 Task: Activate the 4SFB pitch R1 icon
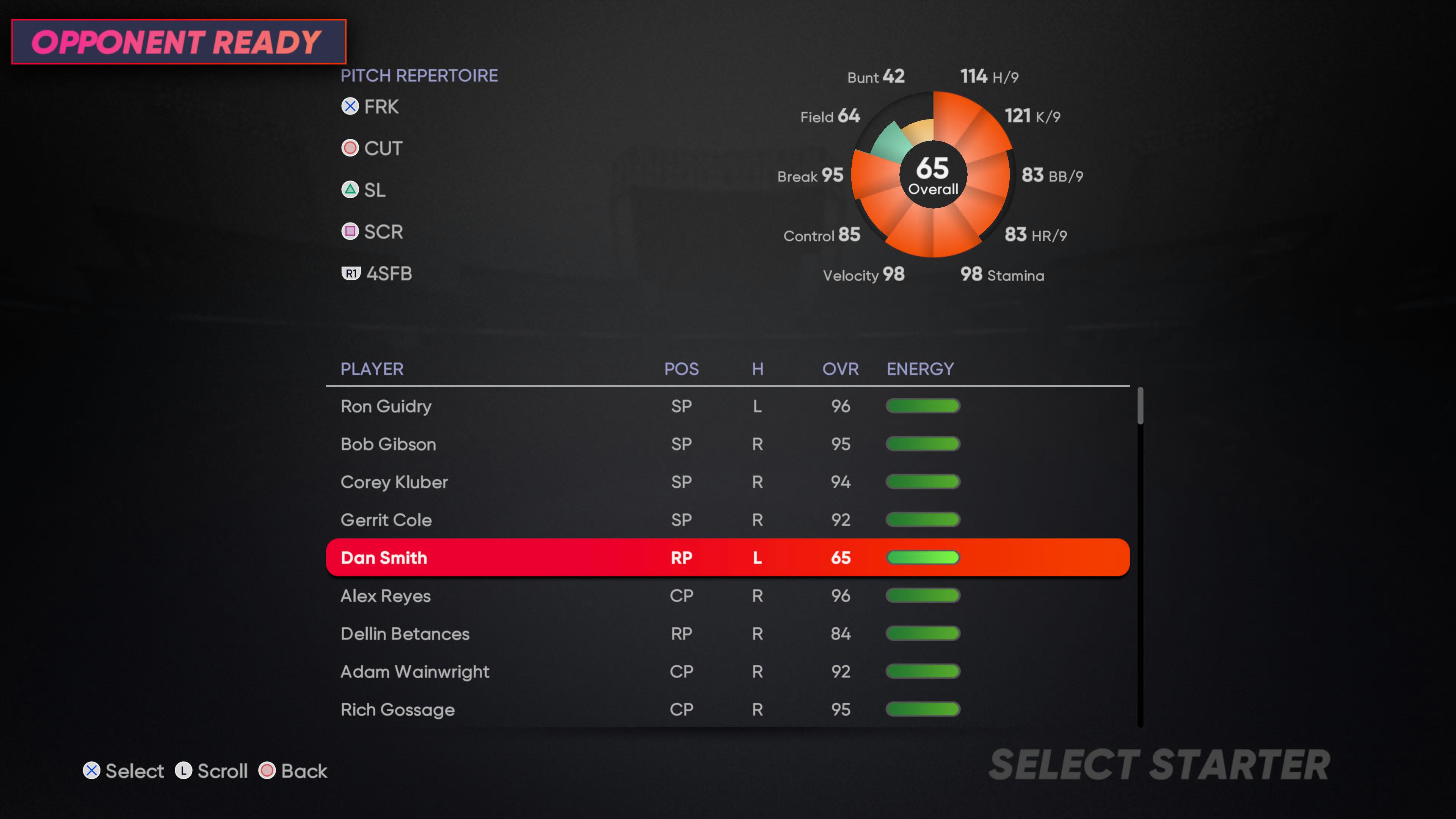tap(350, 273)
